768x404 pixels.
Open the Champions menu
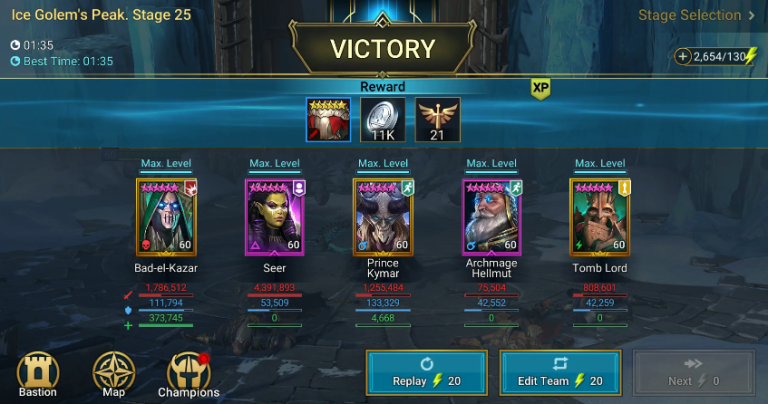(189, 375)
